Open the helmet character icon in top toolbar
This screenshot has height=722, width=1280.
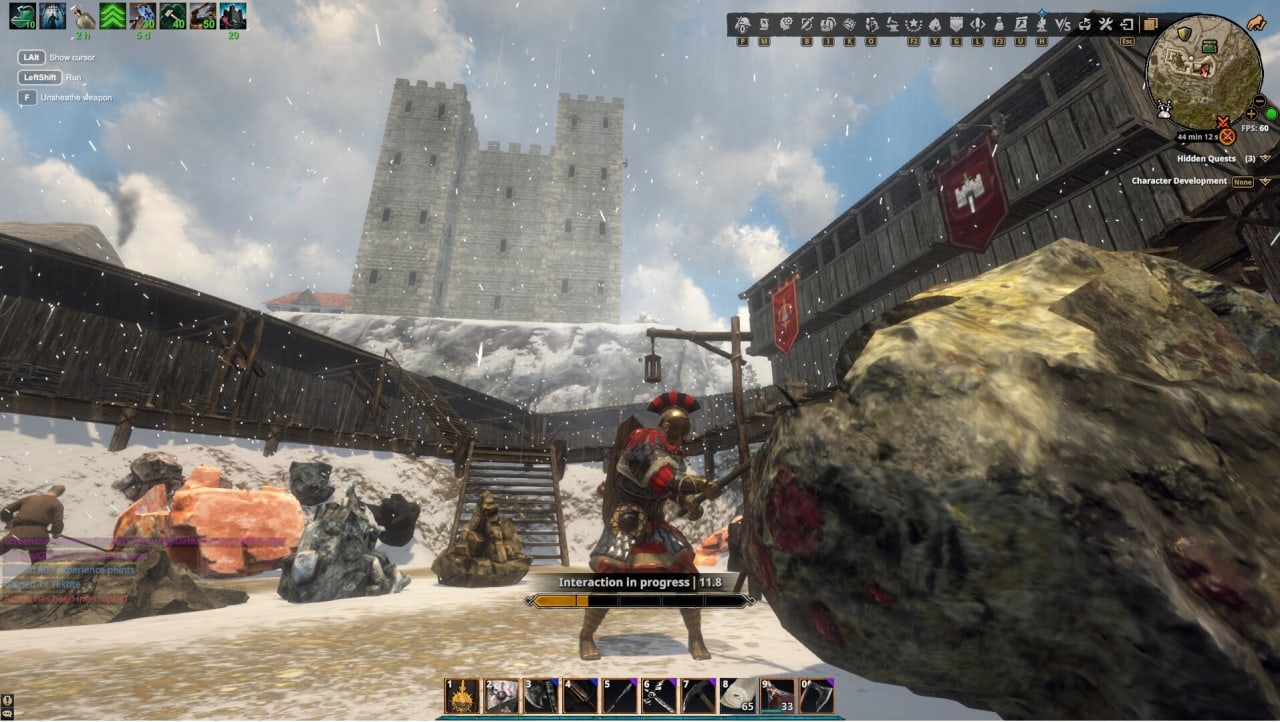click(742, 24)
